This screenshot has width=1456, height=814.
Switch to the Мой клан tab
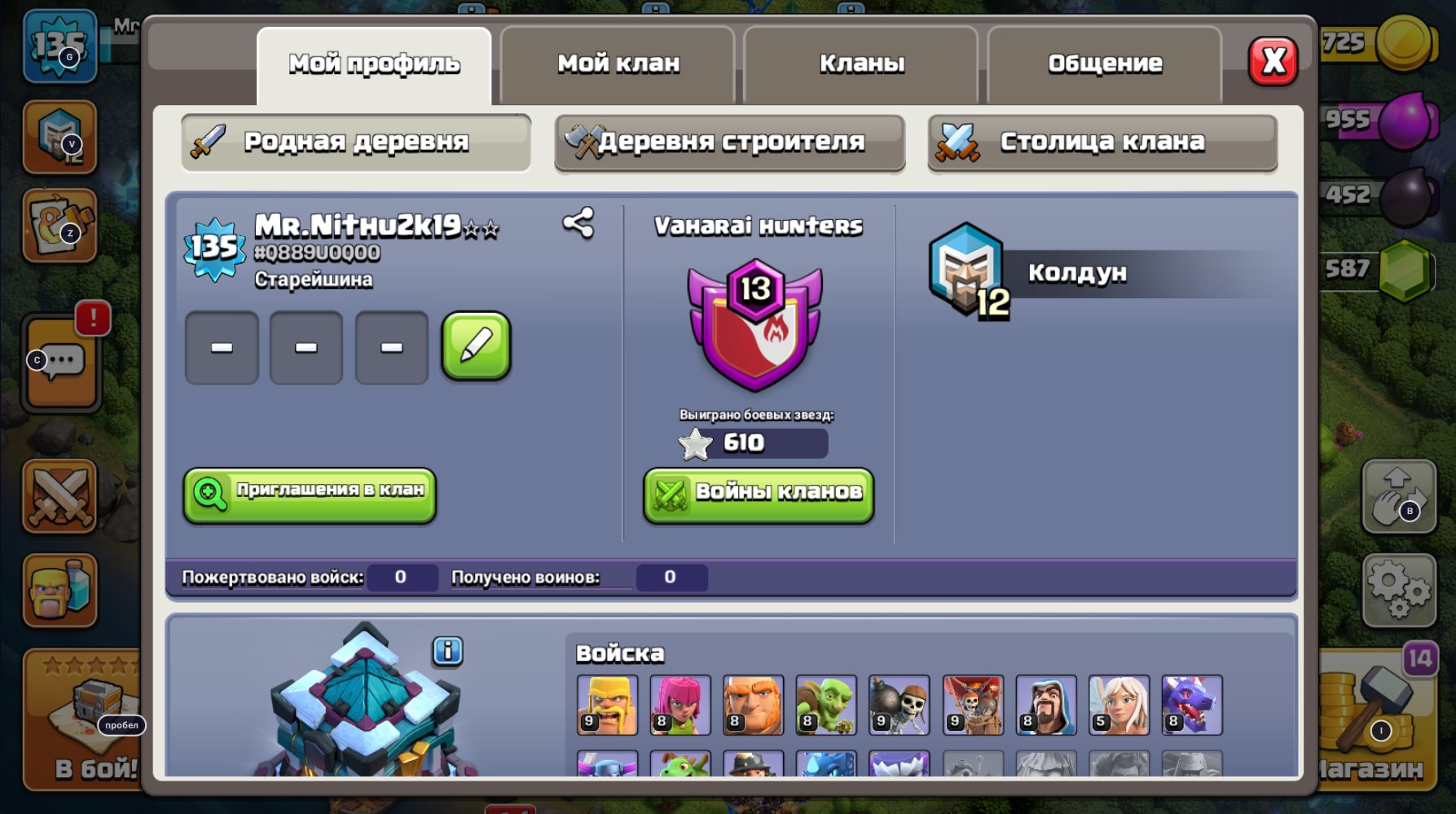[618, 64]
